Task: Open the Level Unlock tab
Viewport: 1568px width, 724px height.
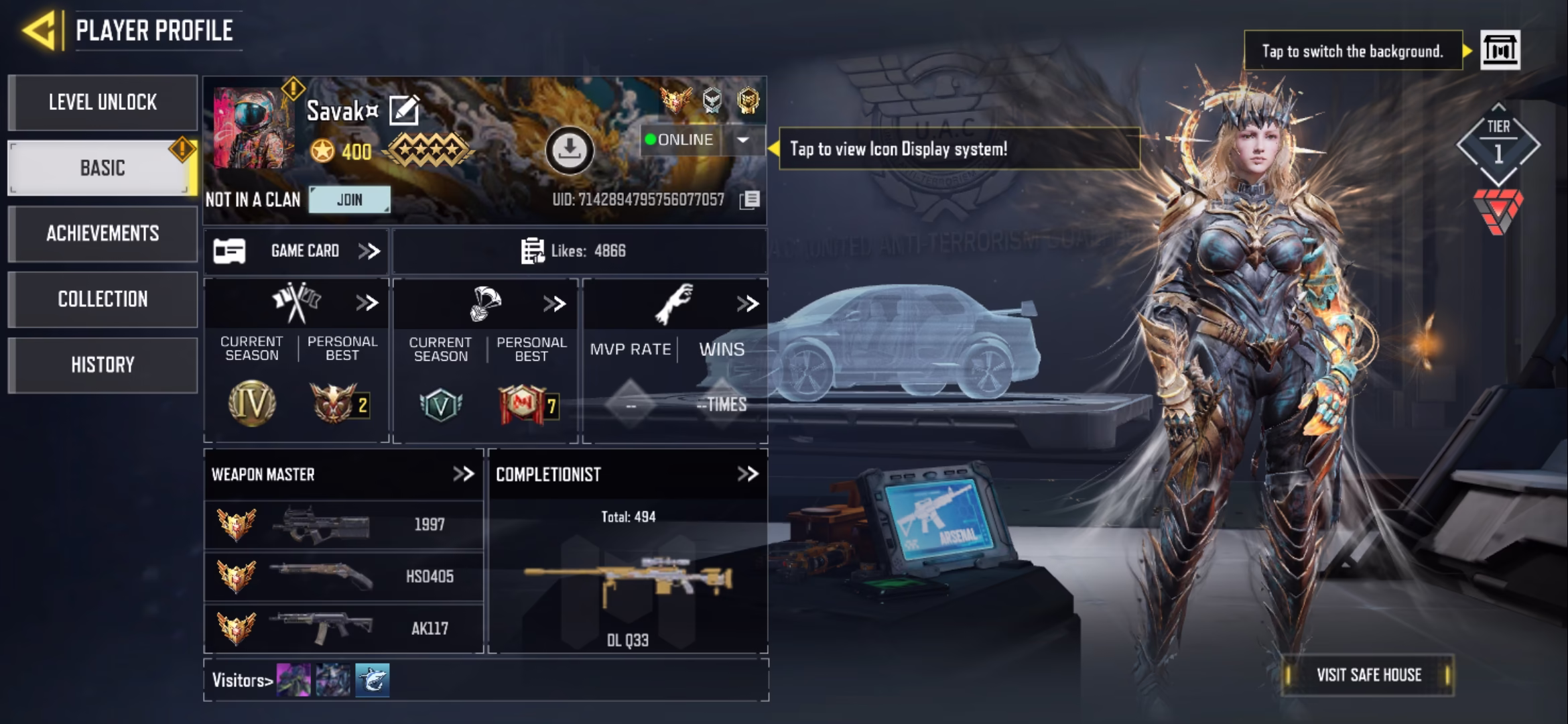Action: 103,103
